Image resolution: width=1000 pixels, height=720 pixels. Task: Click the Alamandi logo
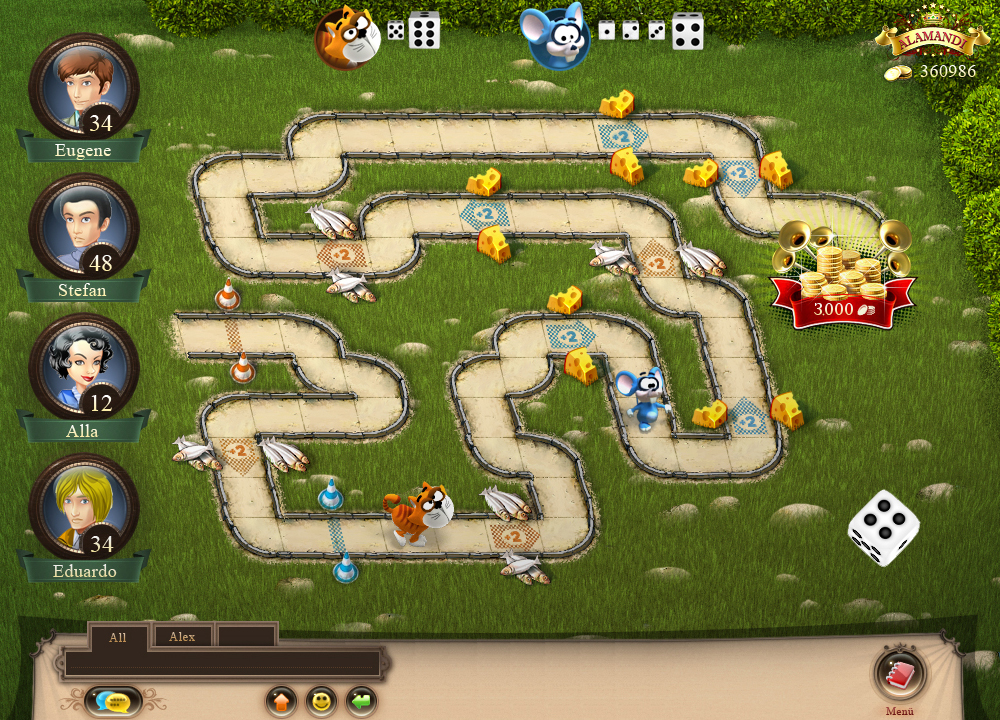(925, 40)
